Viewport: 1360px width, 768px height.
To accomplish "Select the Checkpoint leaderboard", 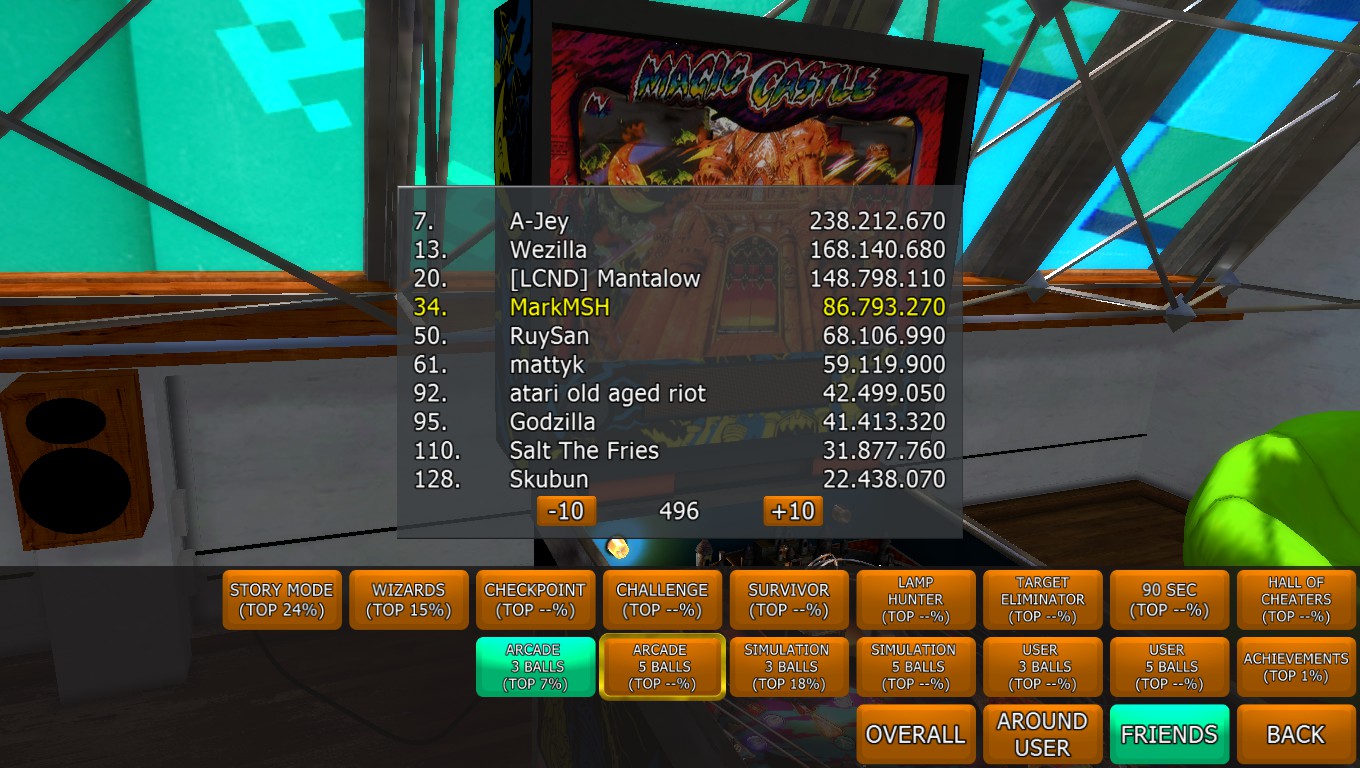I will pyautogui.click(x=535, y=600).
